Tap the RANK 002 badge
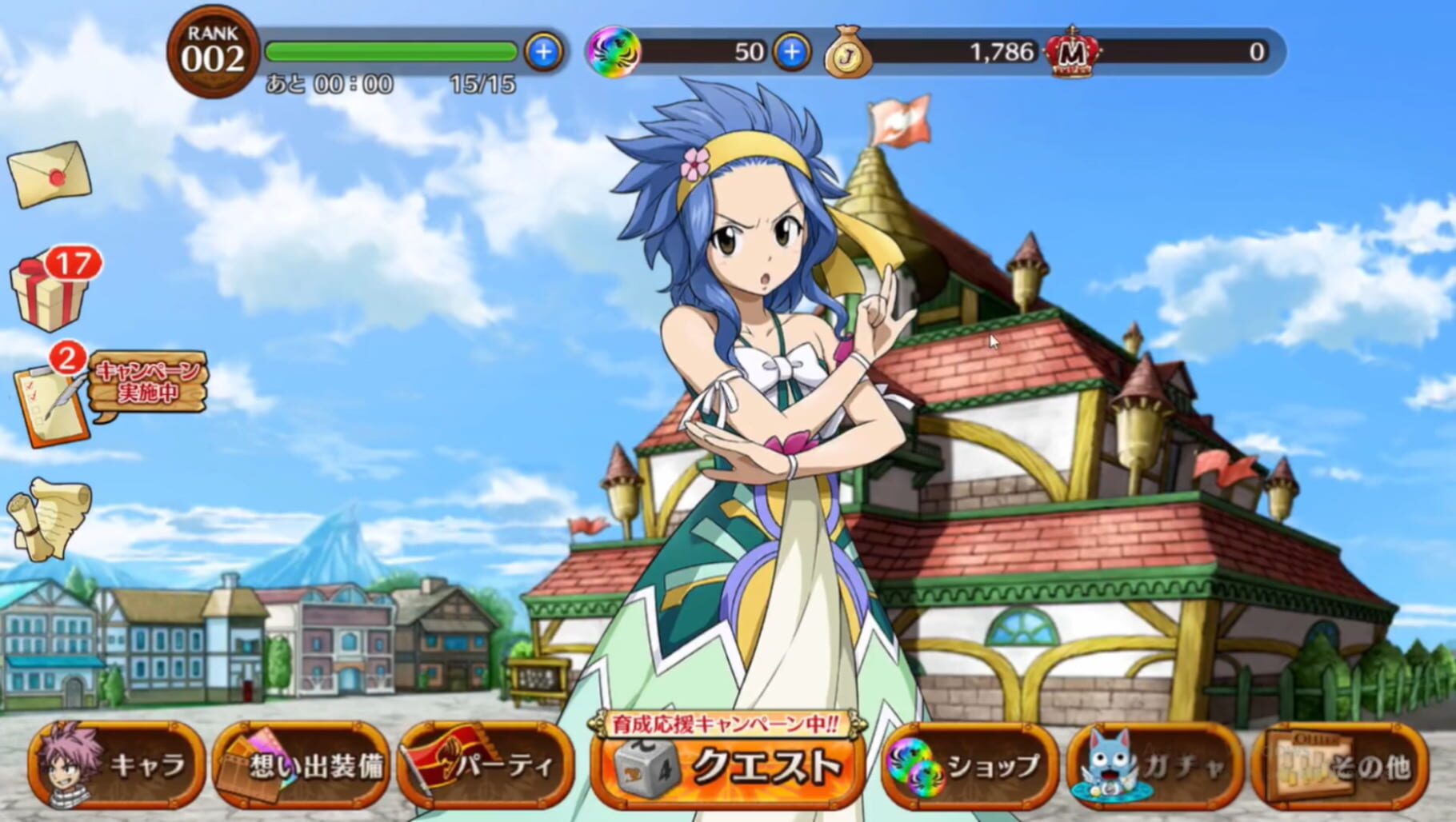 [213, 53]
